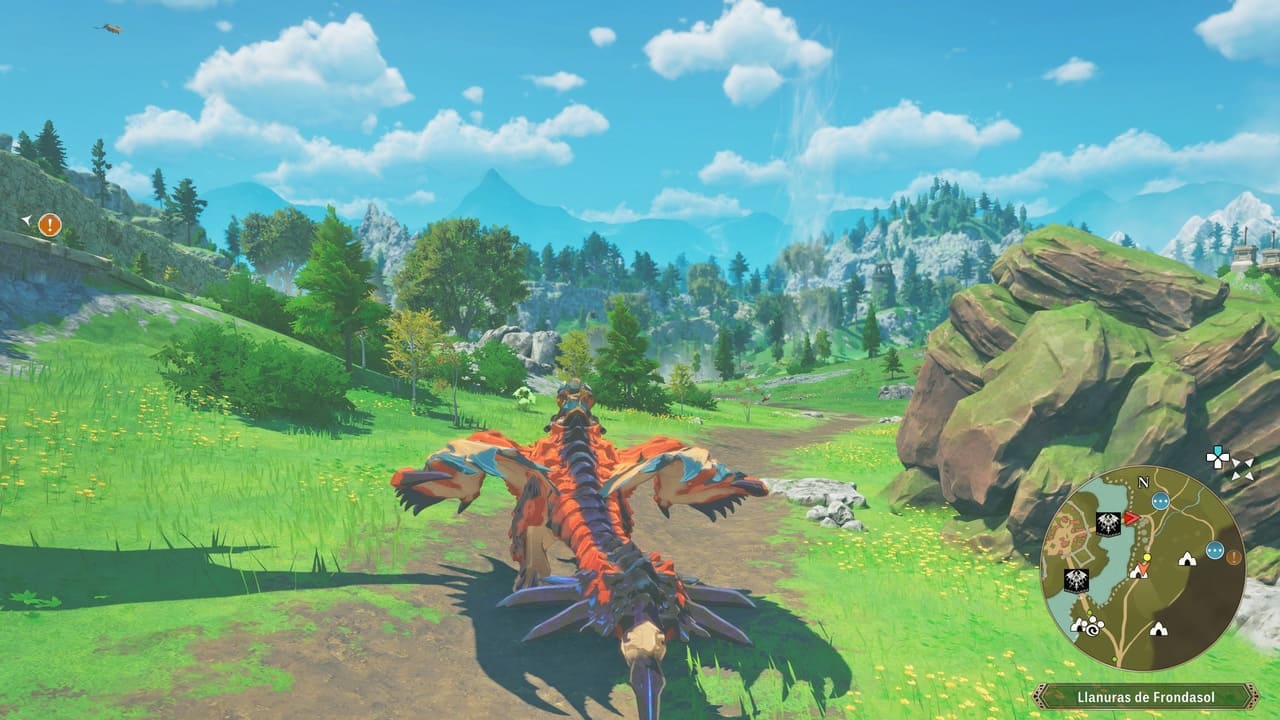The width and height of the screenshot is (1280, 720).
Task: Pick the white spiral marker on the minimap
Action: [1094, 631]
